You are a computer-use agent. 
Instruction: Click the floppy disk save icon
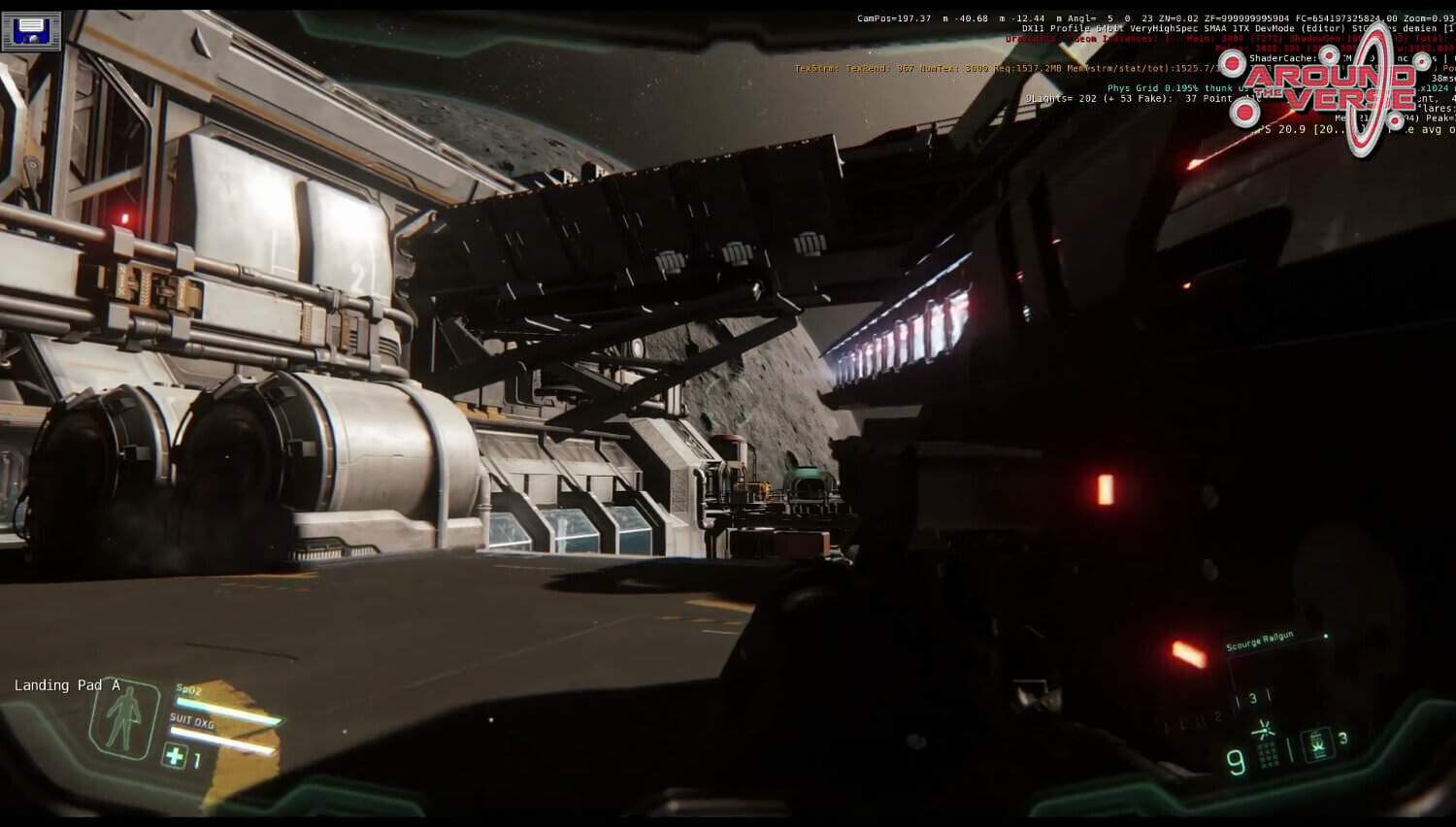pyautogui.click(x=31, y=31)
